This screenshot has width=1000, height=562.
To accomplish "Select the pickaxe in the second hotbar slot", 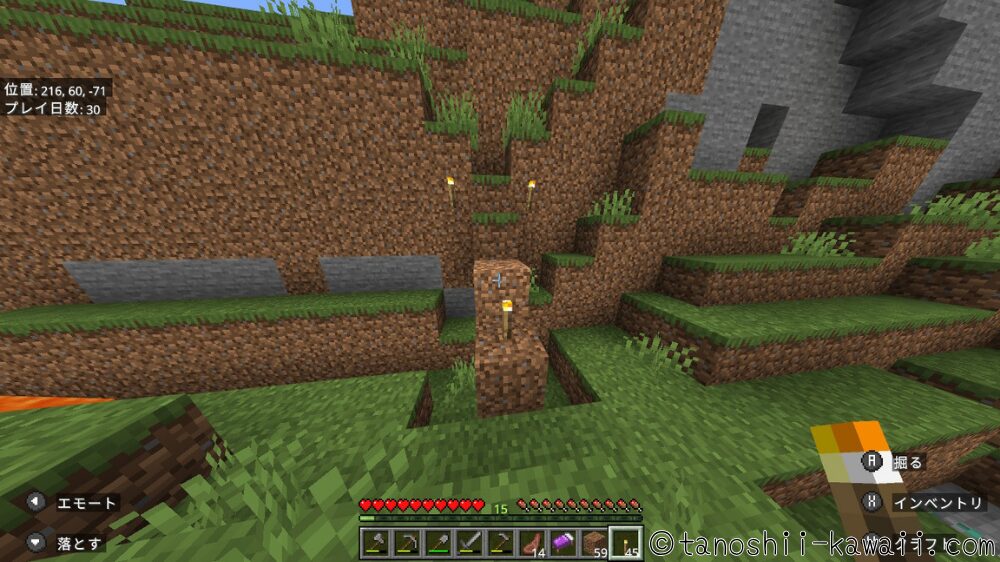I will (408, 542).
